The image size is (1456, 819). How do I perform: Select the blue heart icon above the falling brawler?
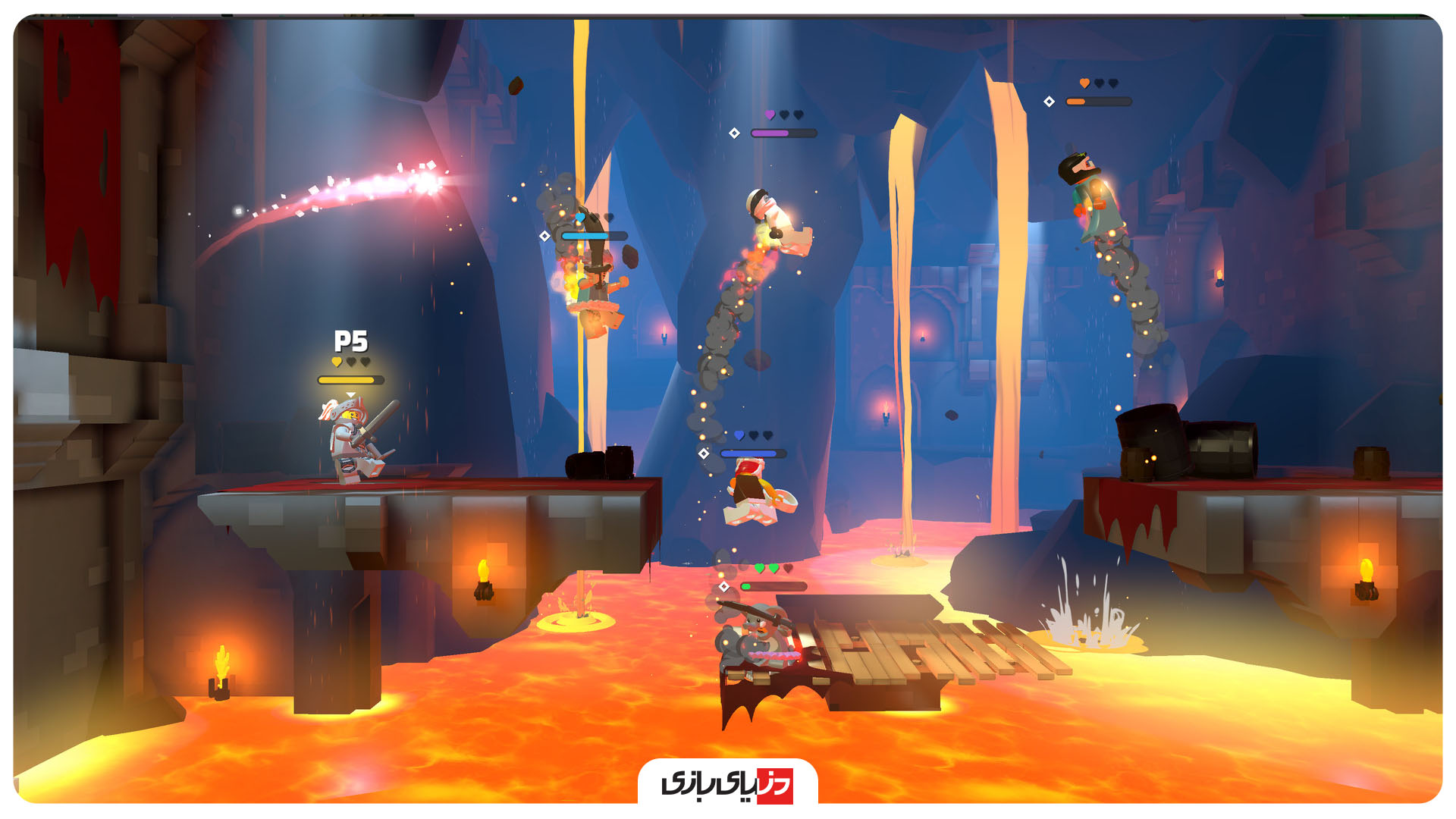coord(739,435)
